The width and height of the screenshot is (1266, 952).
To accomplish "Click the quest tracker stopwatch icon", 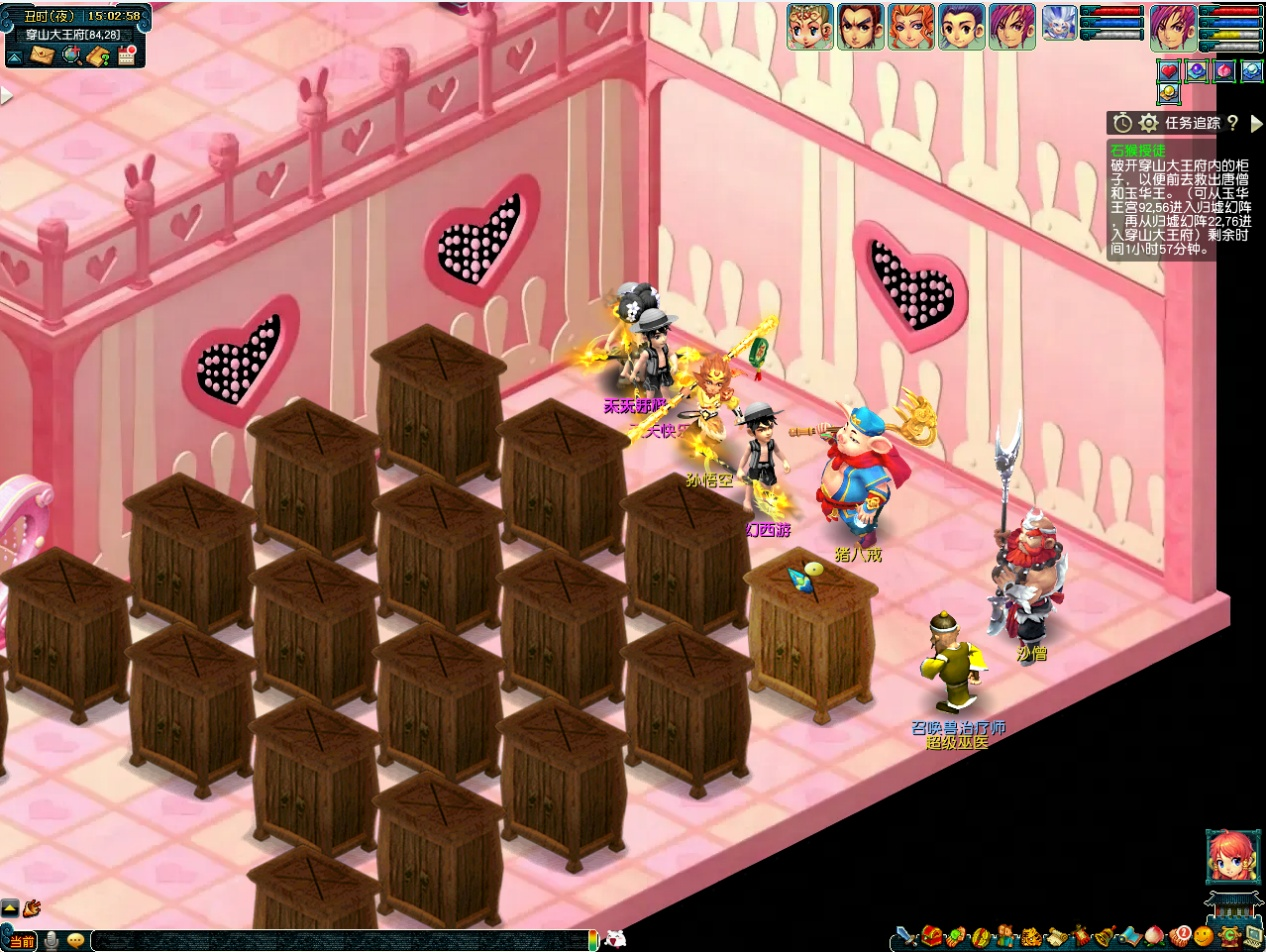I will click(x=1123, y=123).
